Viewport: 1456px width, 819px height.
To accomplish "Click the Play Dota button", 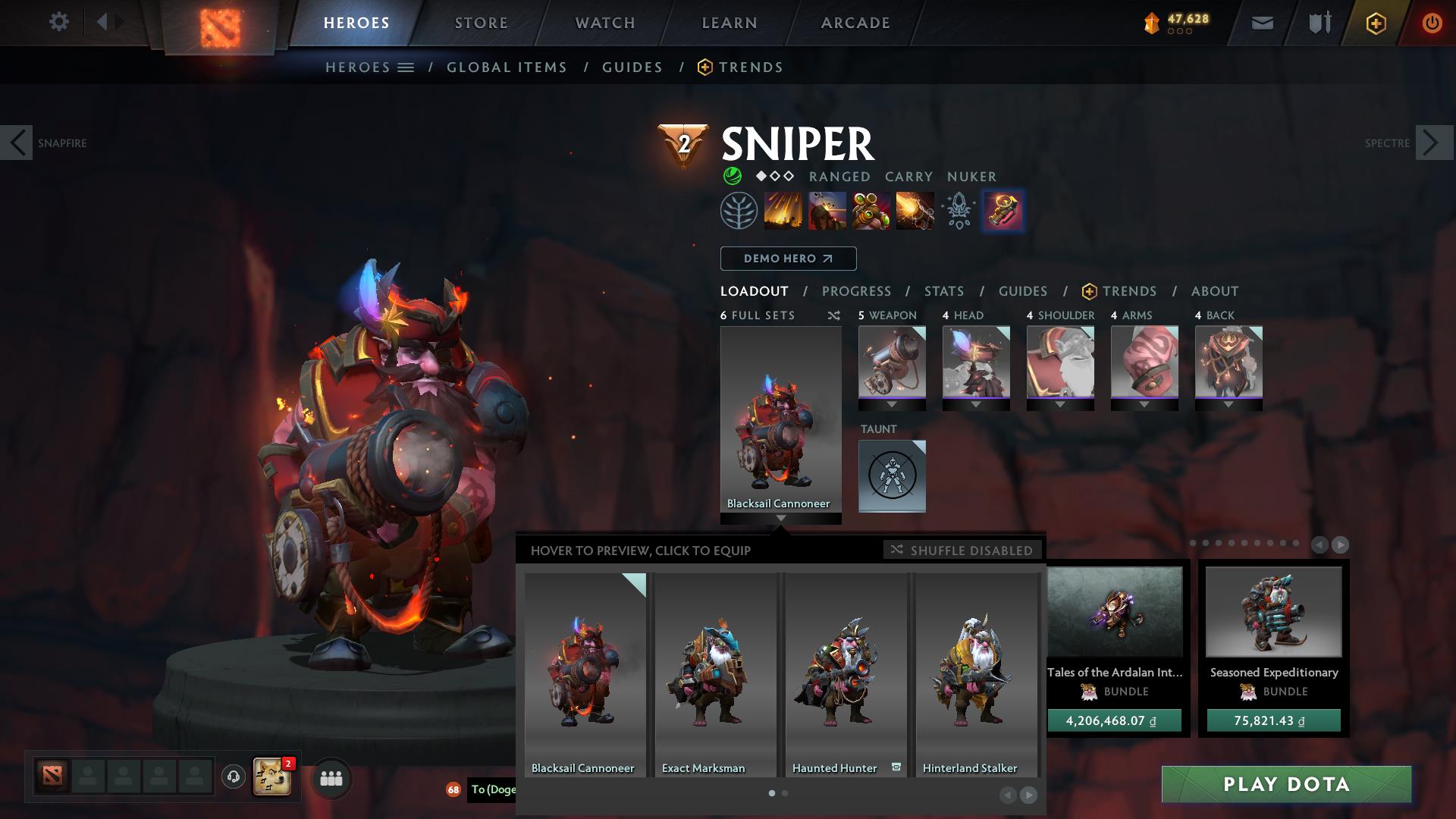I will coord(1286,784).
